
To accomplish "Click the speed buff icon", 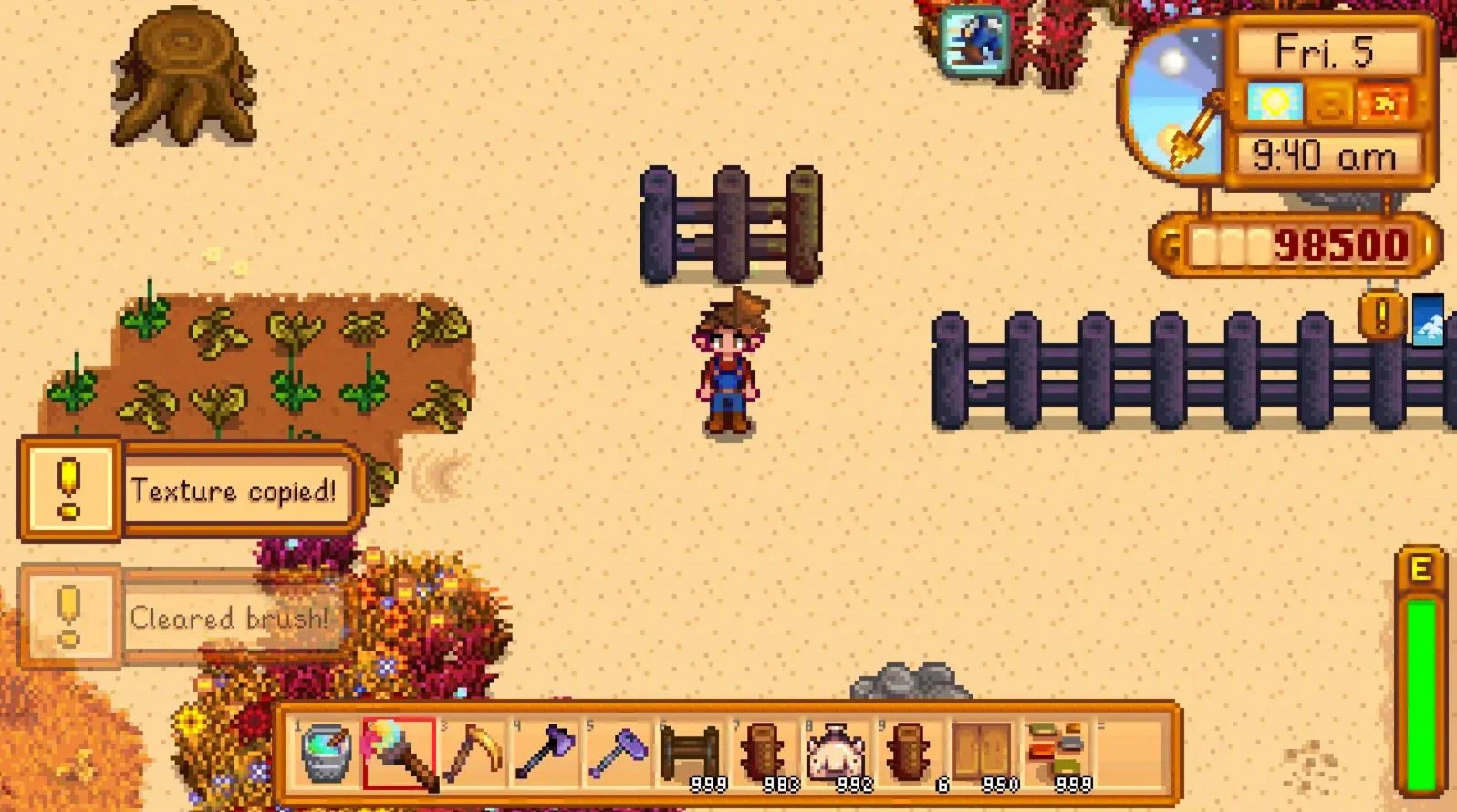I will 974,40.
